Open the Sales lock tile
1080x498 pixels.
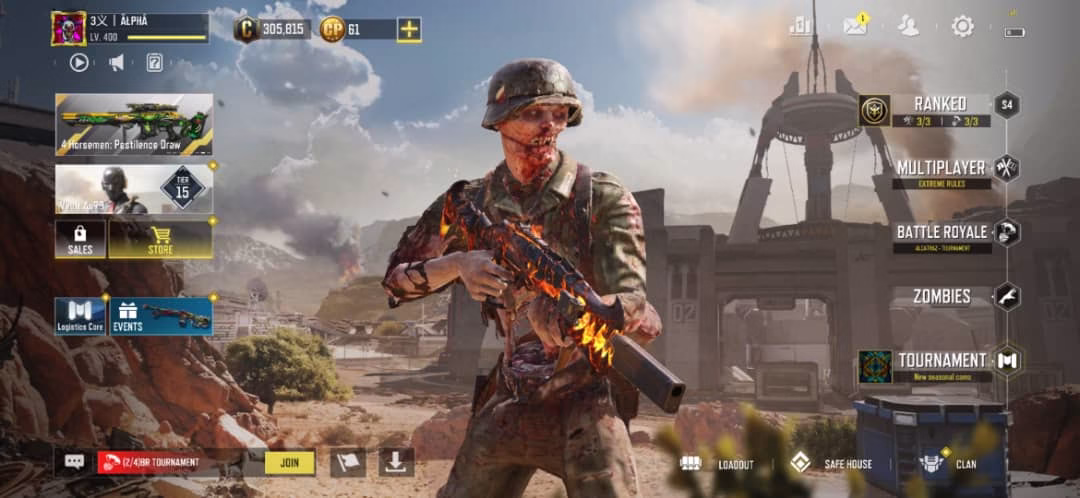80,239
